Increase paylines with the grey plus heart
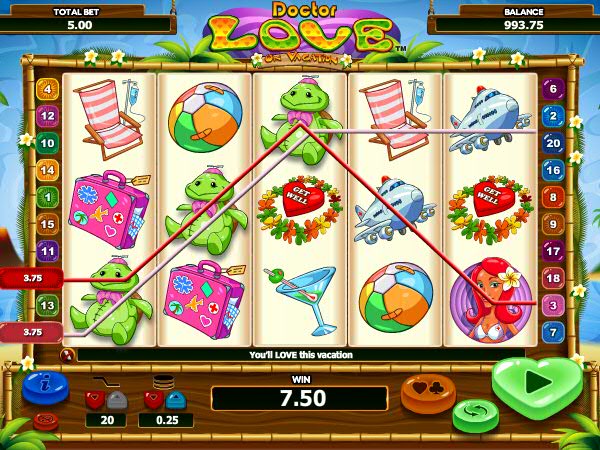Viewport: 600px width, 450px height. pos(116,400)
